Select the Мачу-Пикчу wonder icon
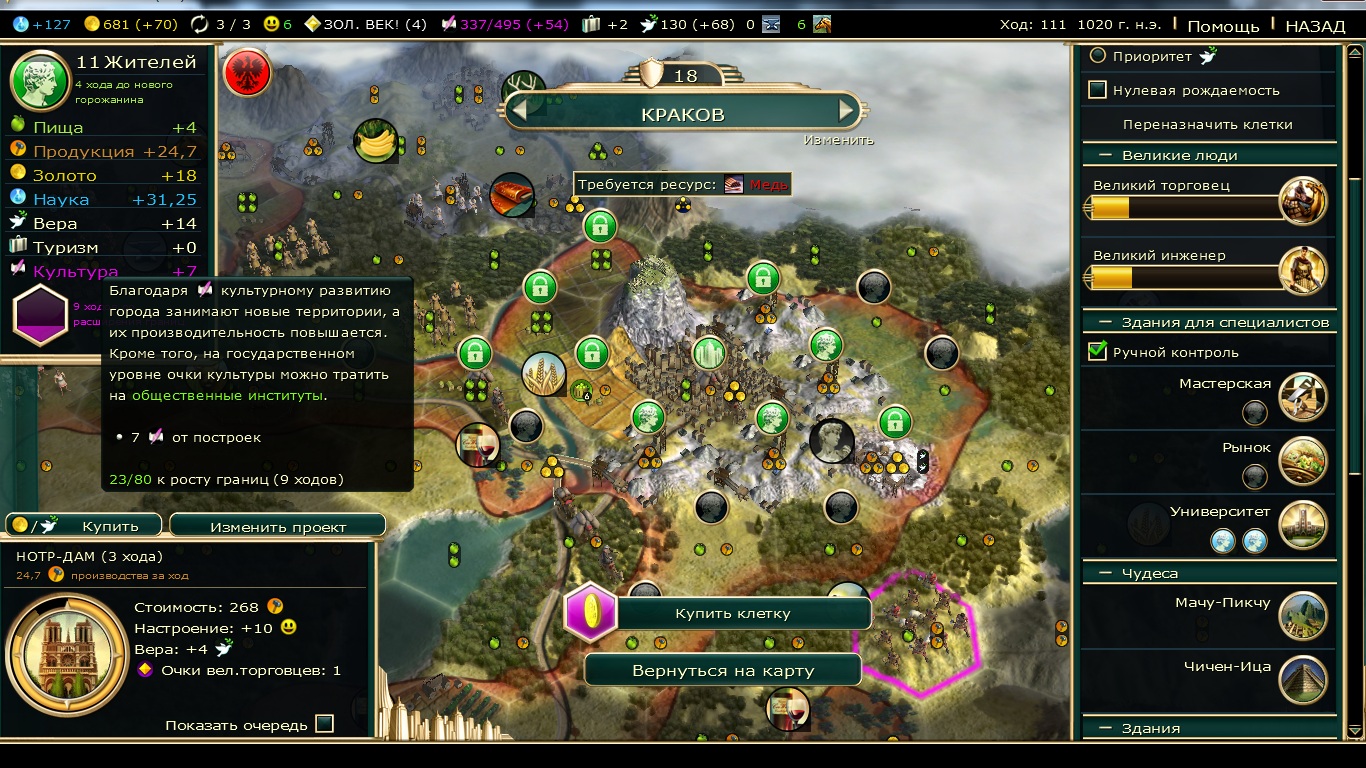Viewport: 1366px width, 768px height. tap(1302, 616)
